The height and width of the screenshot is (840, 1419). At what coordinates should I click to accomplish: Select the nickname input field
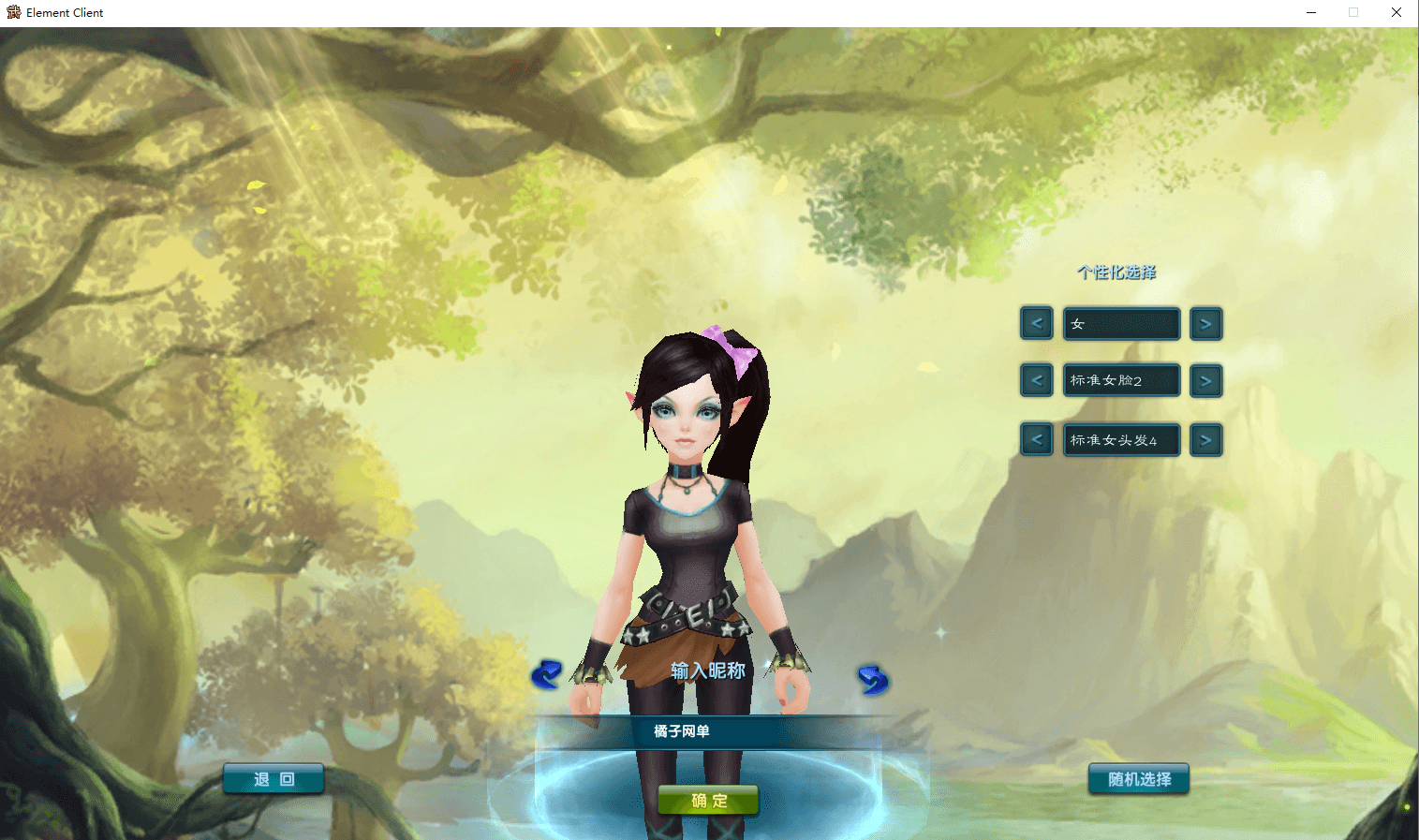click(x=708, y=731)
